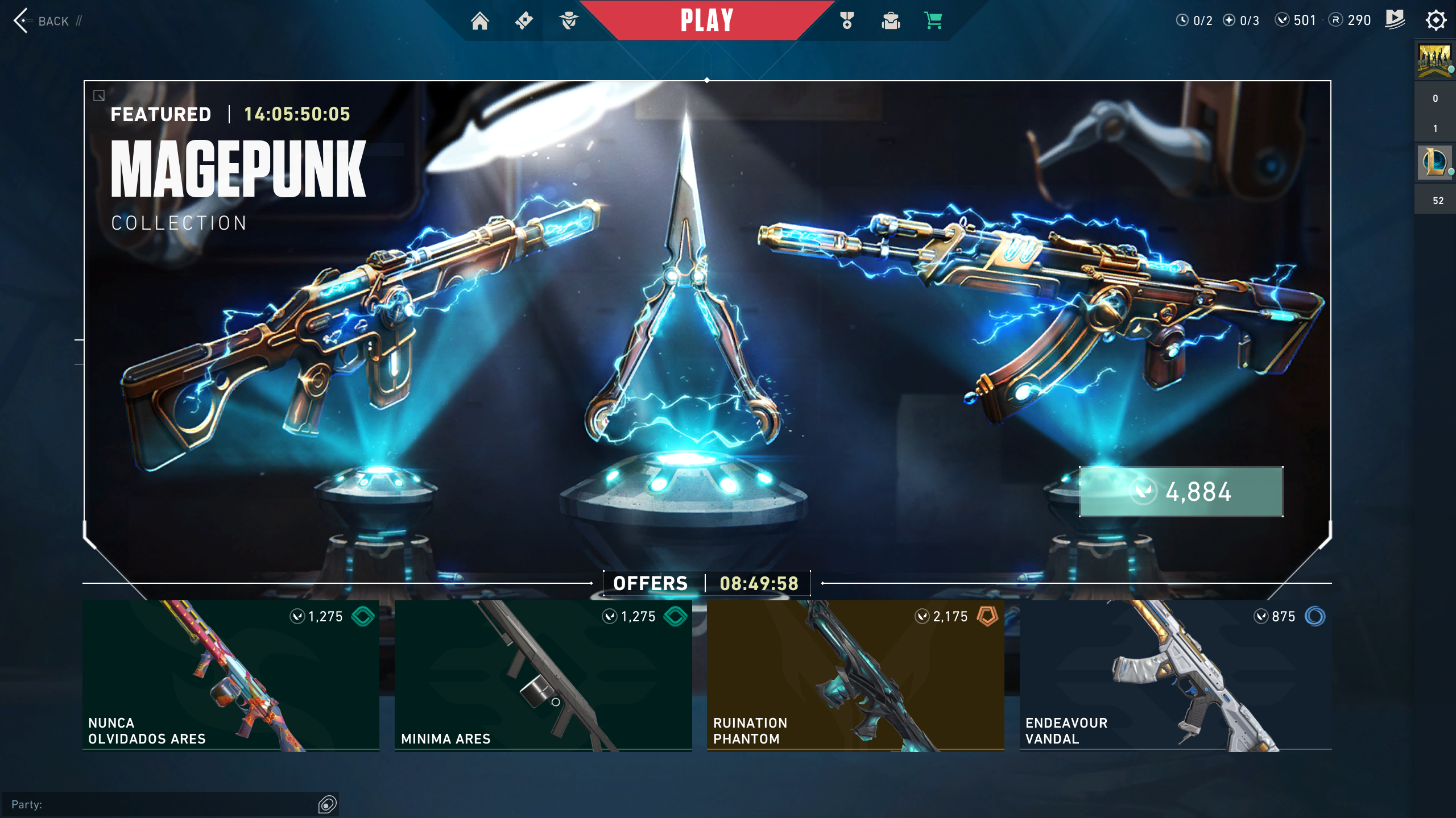Screen dimensions: 1456x818
Task: Toggle party visibility icon beside Party bar
Action: (326, 804)
